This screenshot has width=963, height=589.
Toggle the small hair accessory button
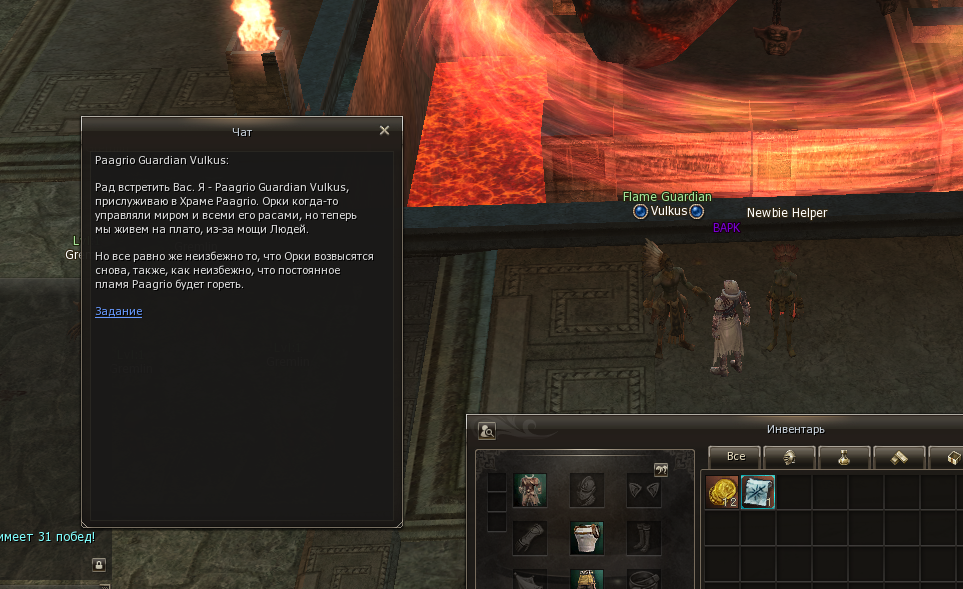pyautogui.click(x=660, y=469)
